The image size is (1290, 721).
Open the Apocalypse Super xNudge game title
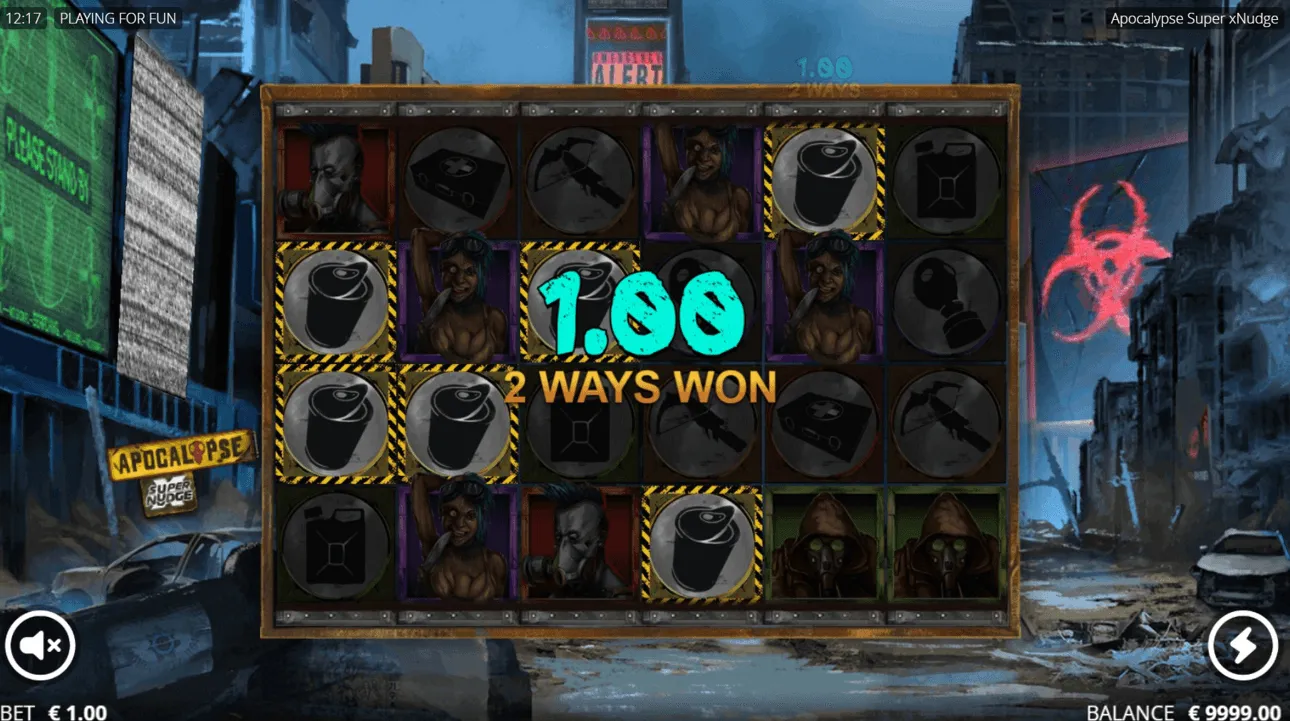tap(1196, 17)
